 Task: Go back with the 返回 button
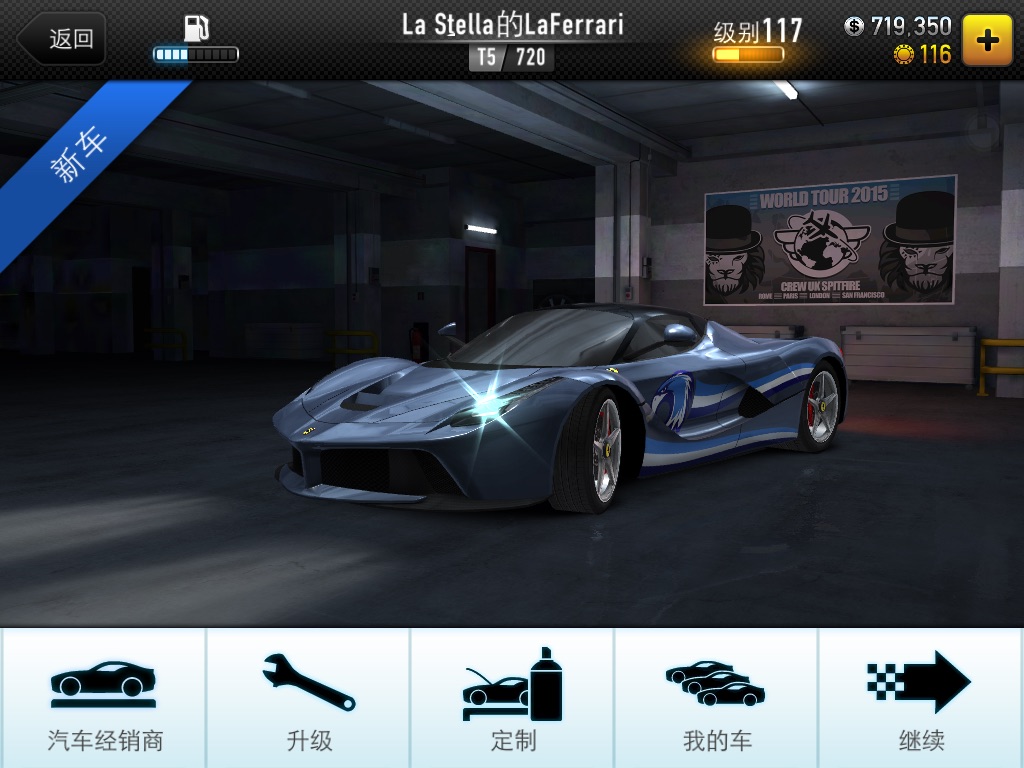pos(63,39)
